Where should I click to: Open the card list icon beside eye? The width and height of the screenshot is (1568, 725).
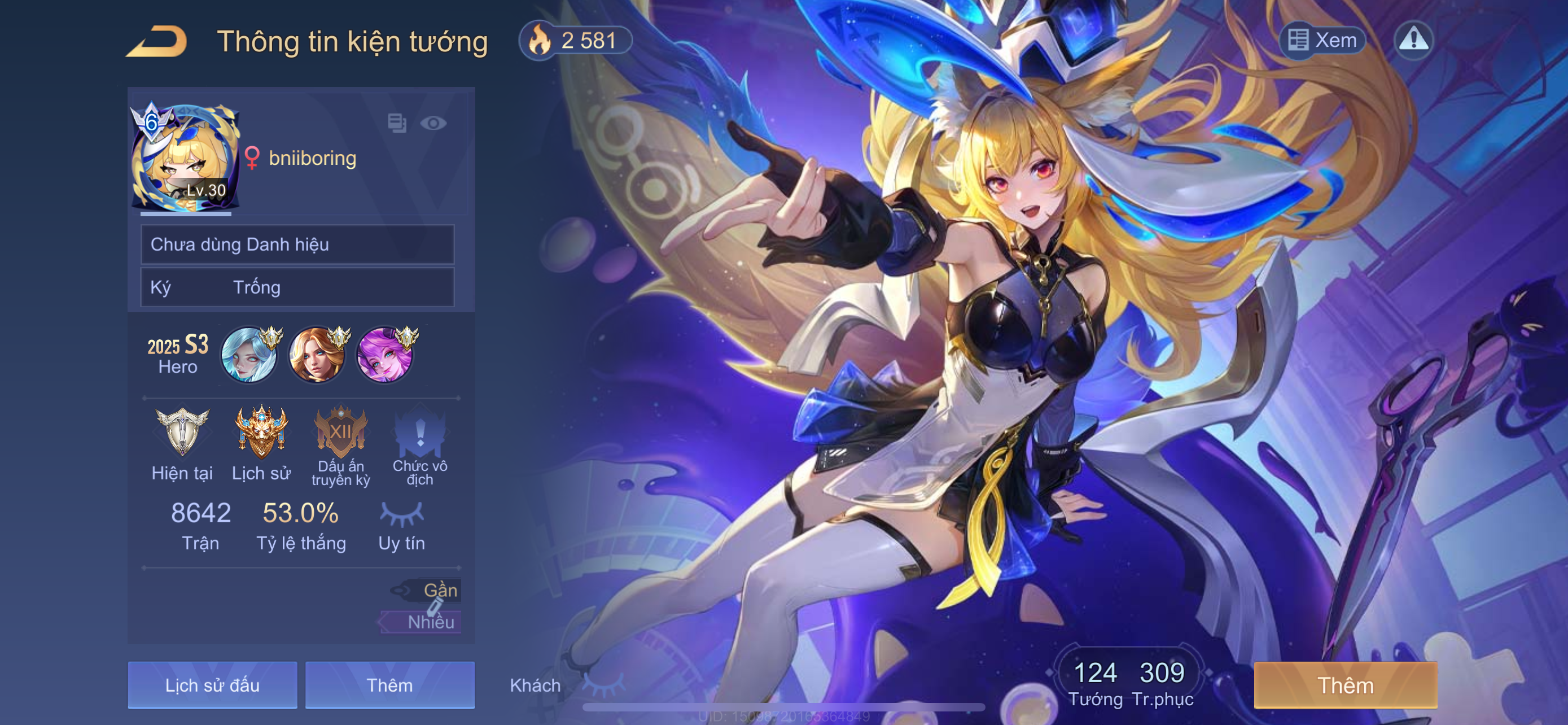(397, 123)
